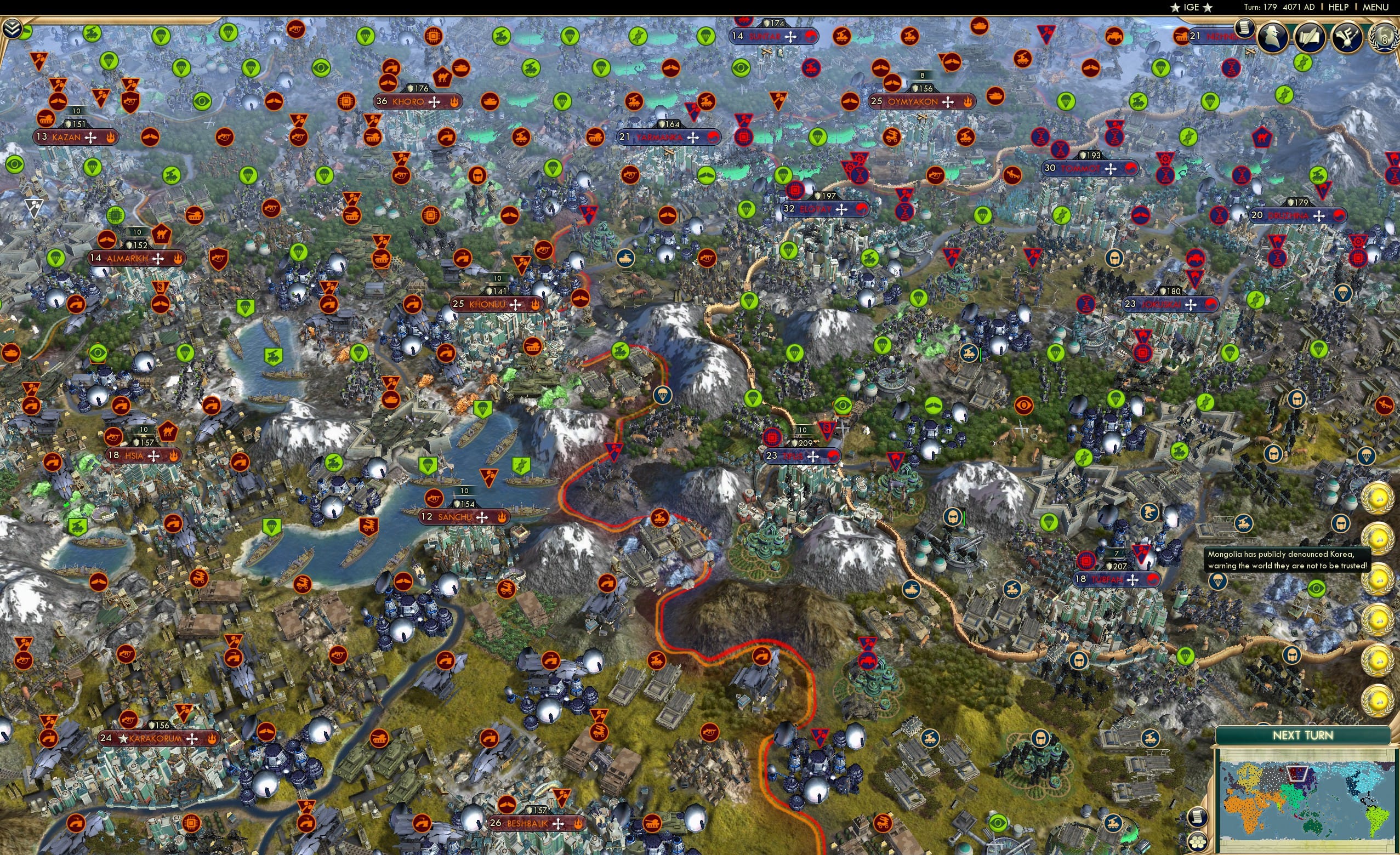Image resolution: width=1400 pixels, height=855 pixels.
Task: Click the scroll icon beside the minimap panel
Action: (x=1198, y=818)
